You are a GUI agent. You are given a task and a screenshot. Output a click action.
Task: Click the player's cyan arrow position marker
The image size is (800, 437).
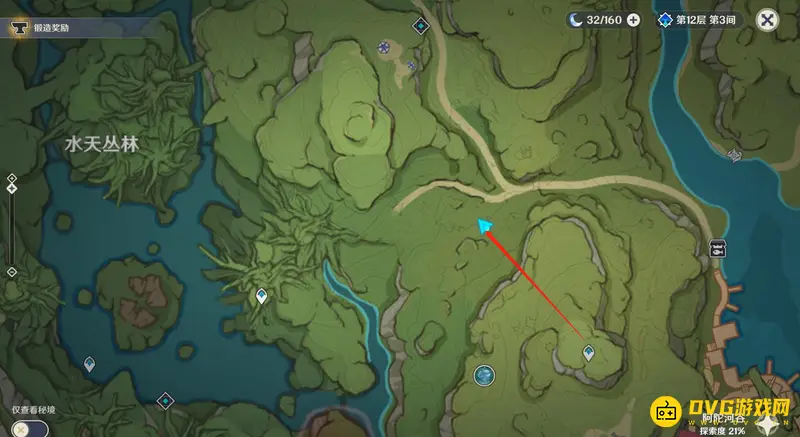point(485,227)
